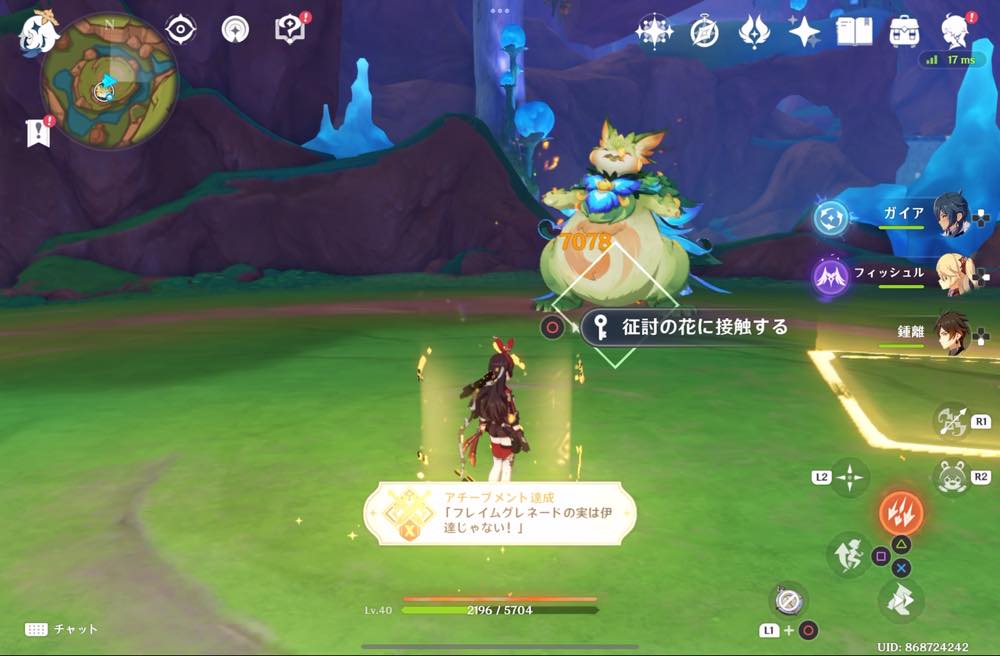Activate the orange elemental burst button
This screenshot has width=1000, height=656.
pos(901,514)
